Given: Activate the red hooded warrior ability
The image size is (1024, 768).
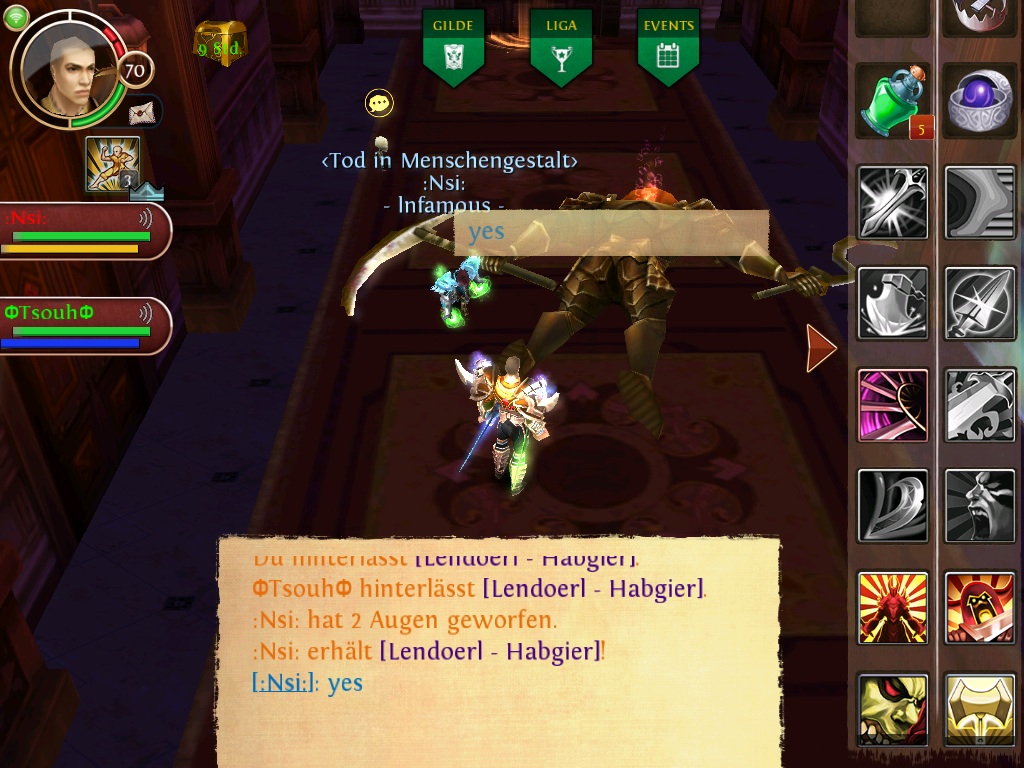Looking at the screenshot, I should [x=980, y=608].
